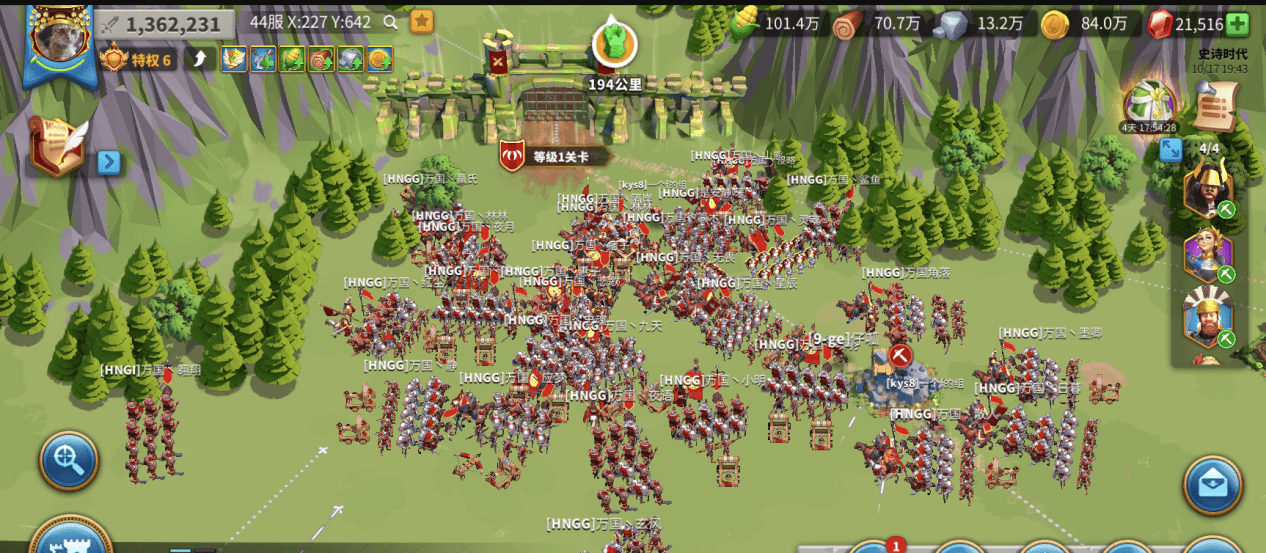Open the bookmarks star button
This screenshot has width=1266, height=553.
pyautogui.click(x=422, y=21)
